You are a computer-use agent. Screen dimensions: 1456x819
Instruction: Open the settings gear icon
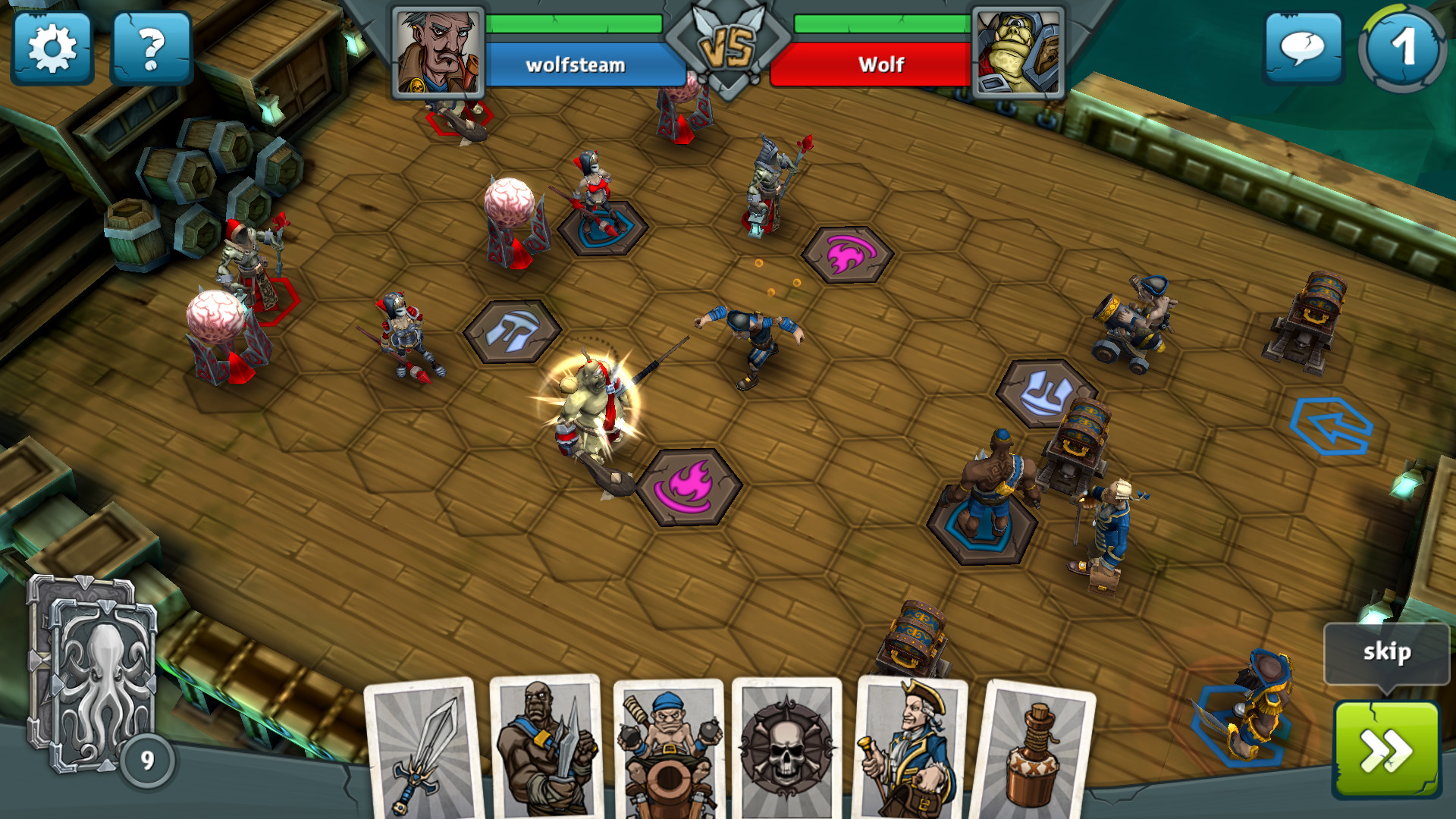point(53,48)
